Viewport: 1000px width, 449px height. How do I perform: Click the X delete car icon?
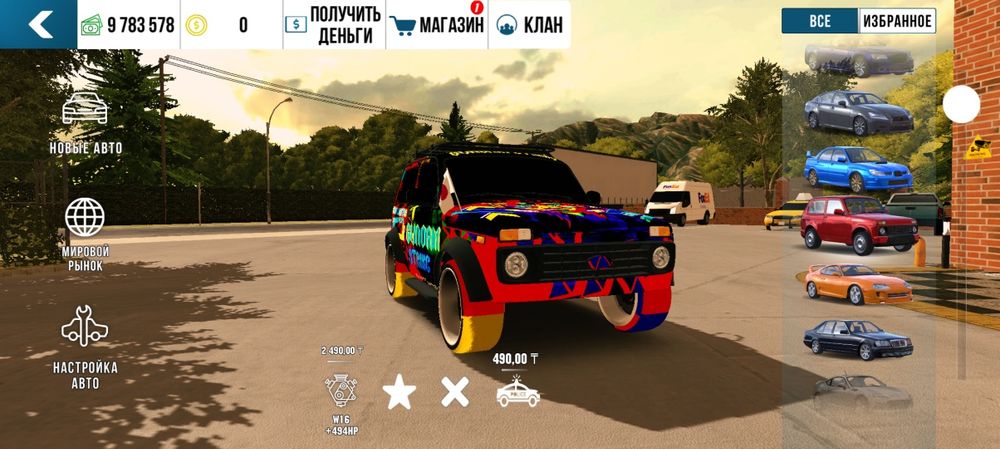tap(455, 392)
